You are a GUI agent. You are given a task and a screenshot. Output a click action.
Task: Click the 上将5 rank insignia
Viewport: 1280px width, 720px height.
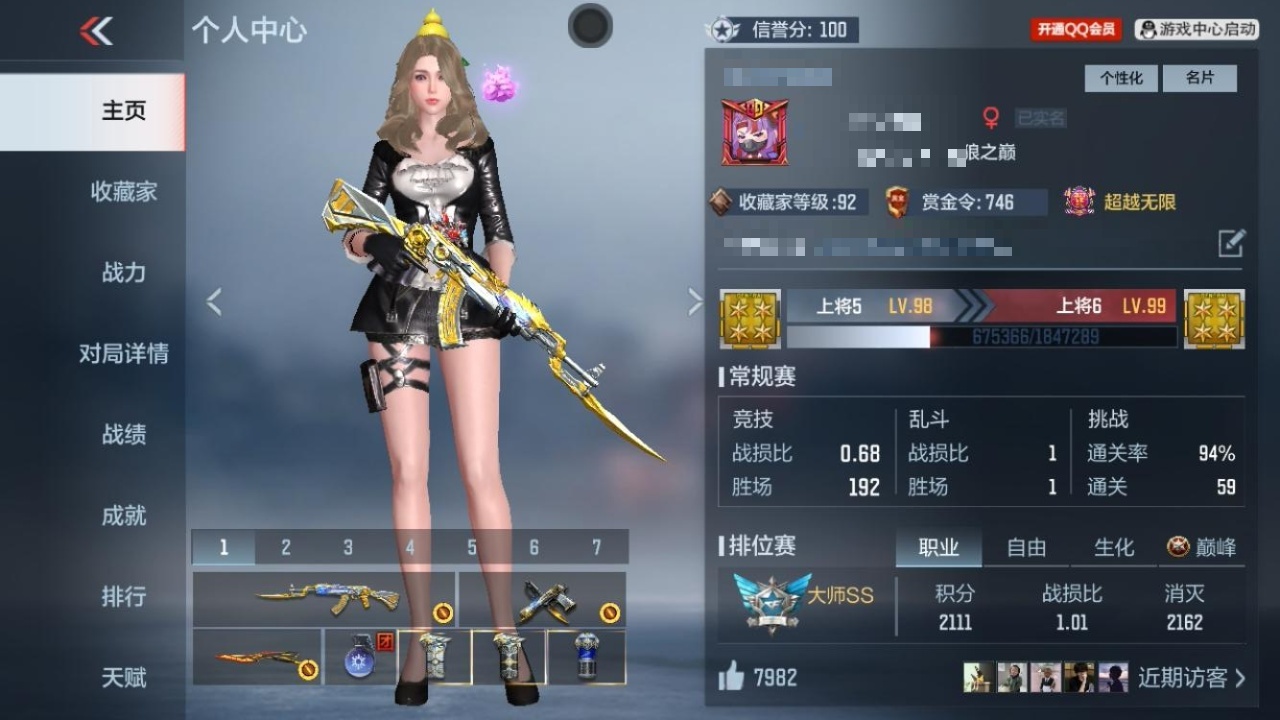748,322
